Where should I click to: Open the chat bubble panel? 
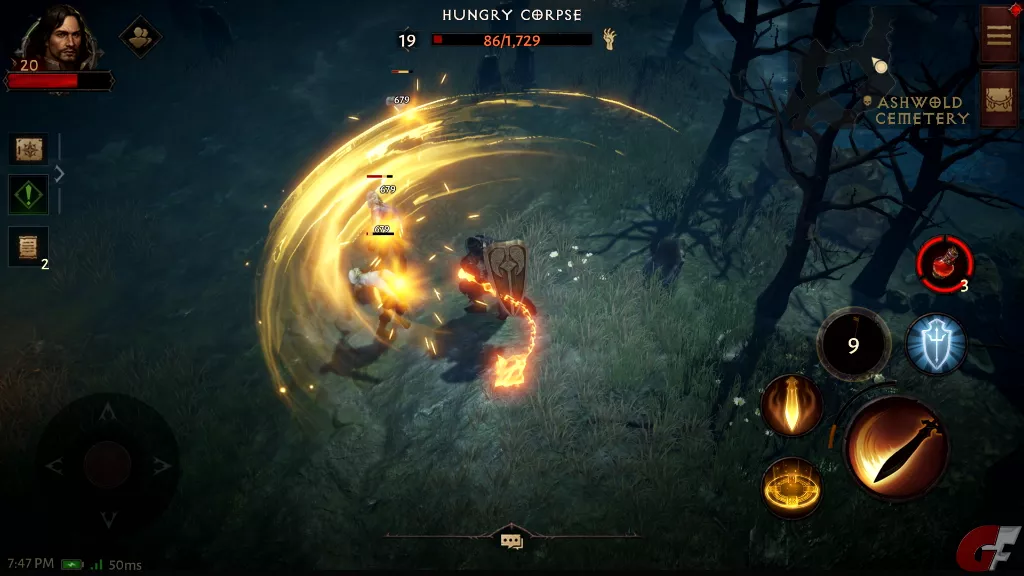coord(512,541)
